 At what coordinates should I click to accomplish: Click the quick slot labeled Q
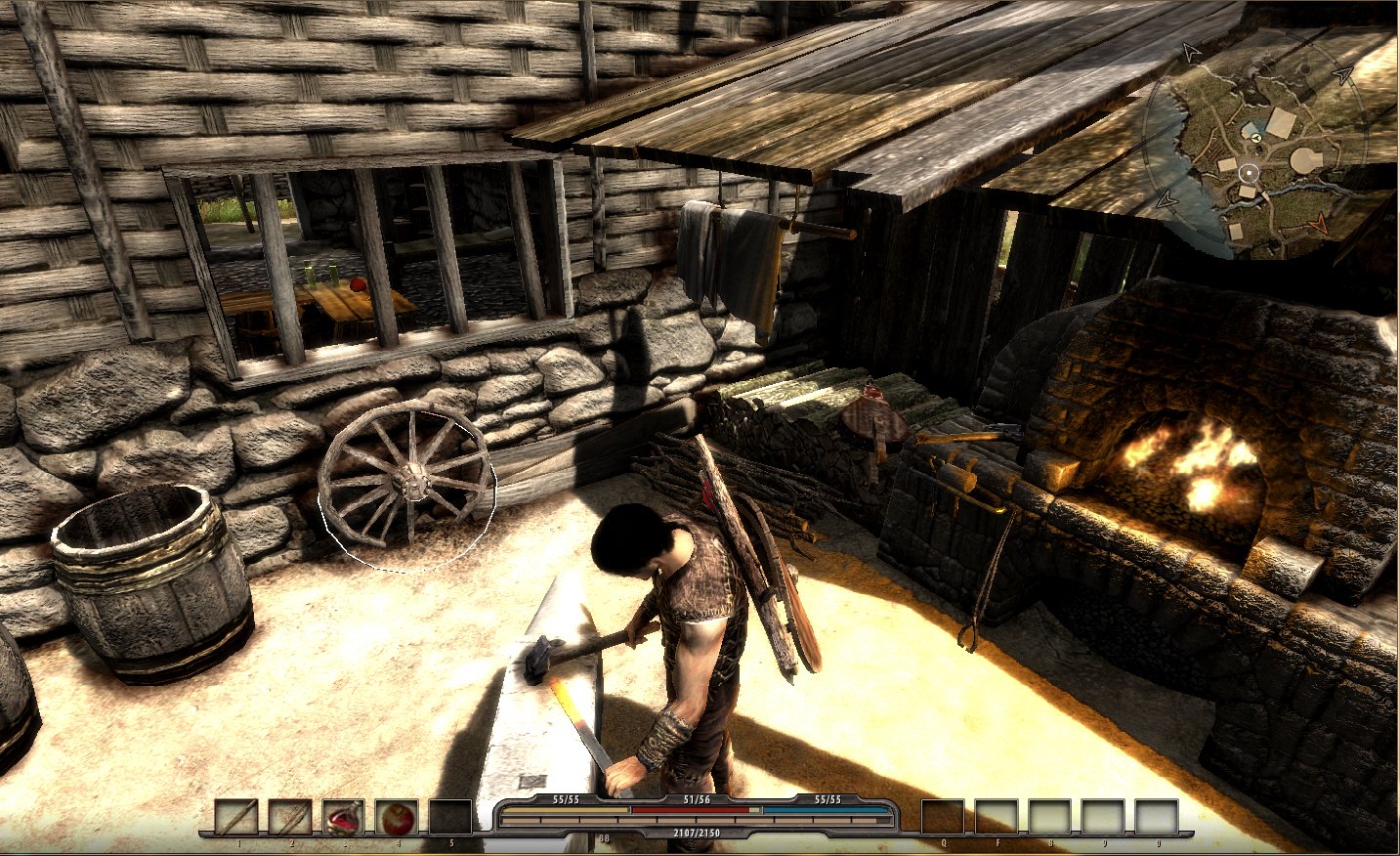[943, 817]
